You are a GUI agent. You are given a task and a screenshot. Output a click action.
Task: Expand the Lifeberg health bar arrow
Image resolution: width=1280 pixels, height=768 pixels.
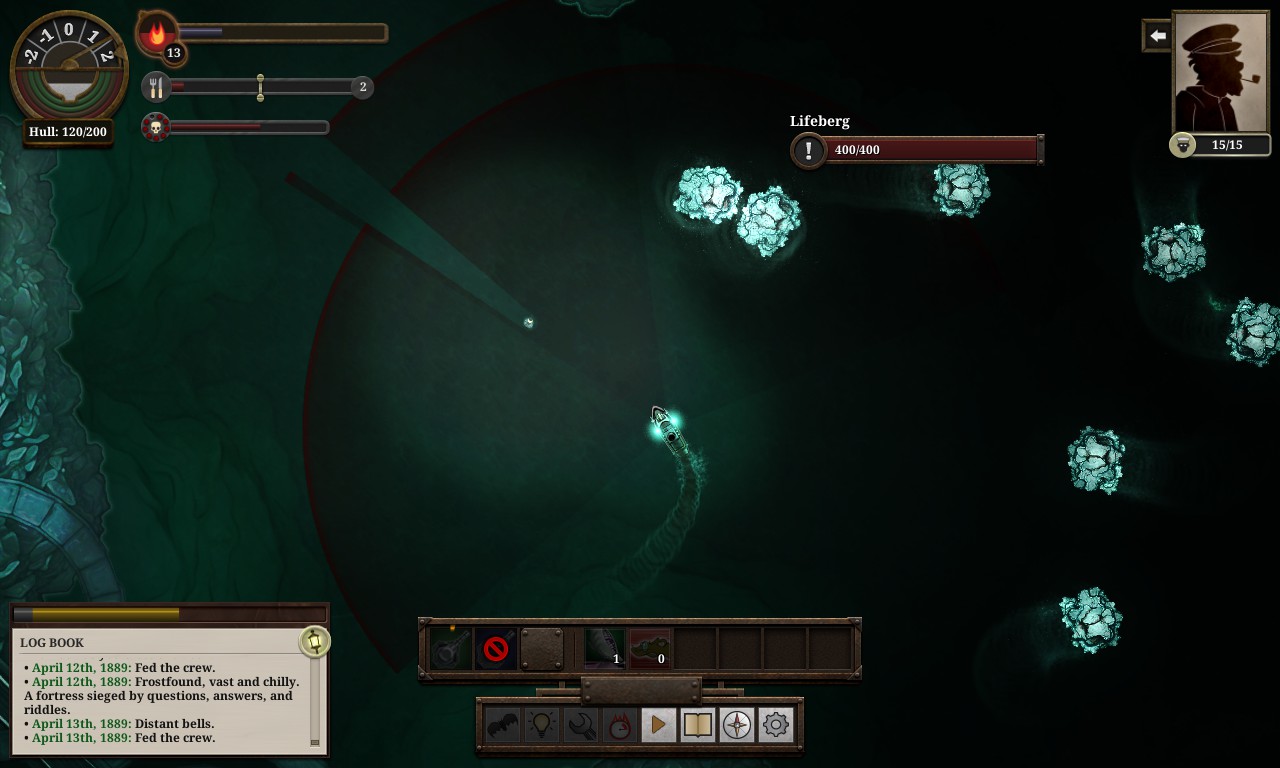coord(1042,150)
